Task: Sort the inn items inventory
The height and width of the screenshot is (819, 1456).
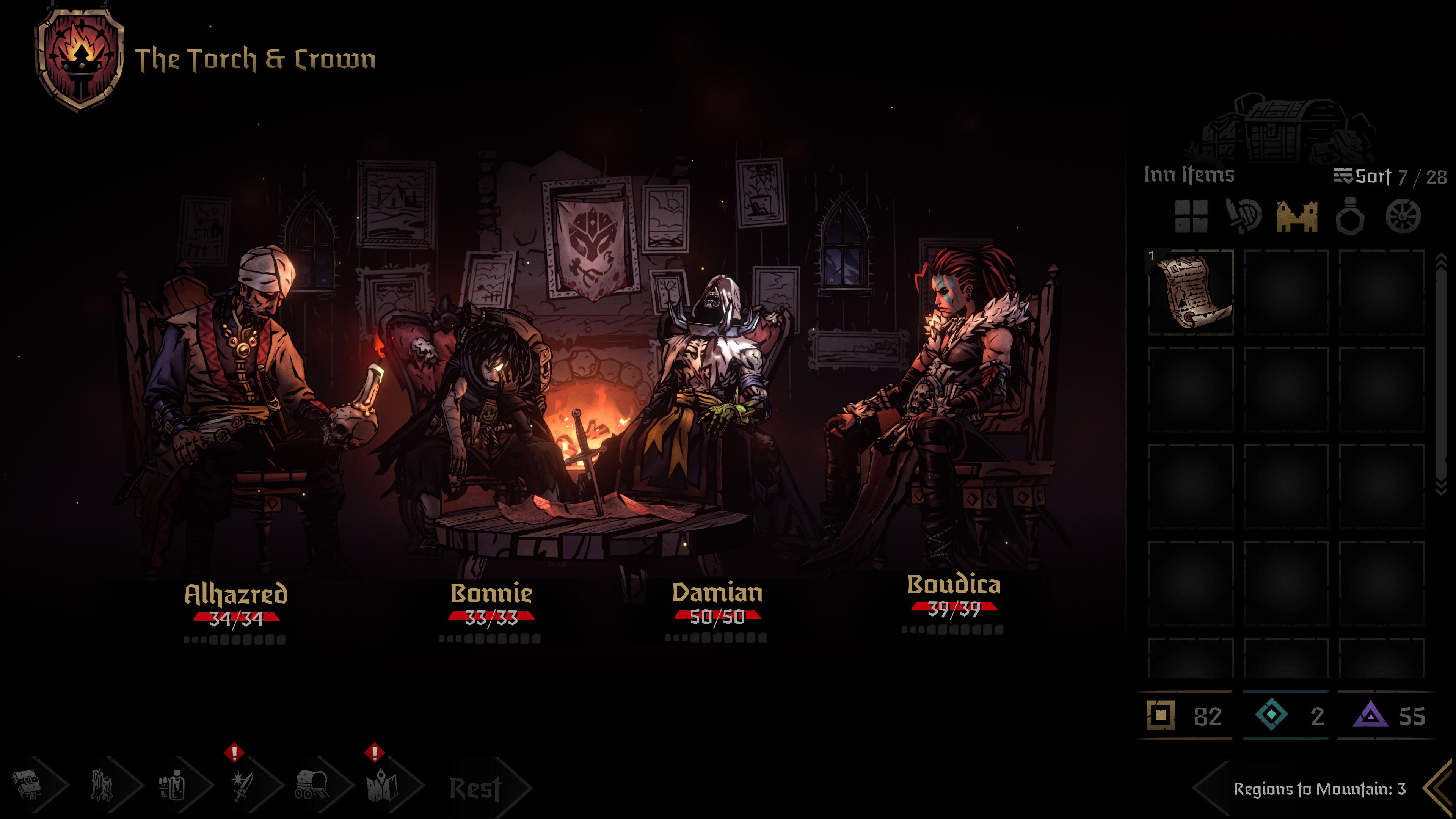Action: tap(1362, 176)
